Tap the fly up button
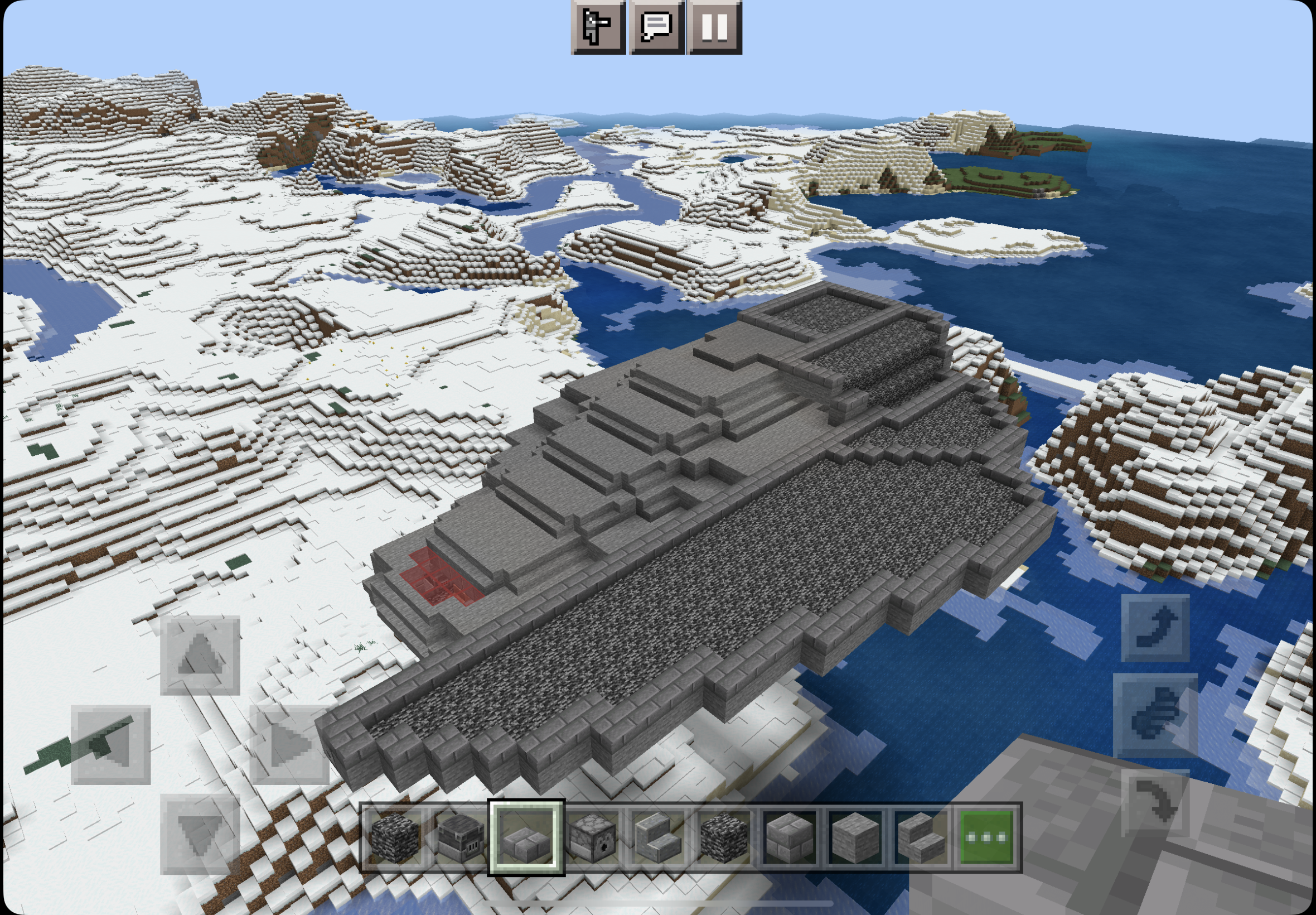The image size is (1316, 915). tap(1154, 628)
